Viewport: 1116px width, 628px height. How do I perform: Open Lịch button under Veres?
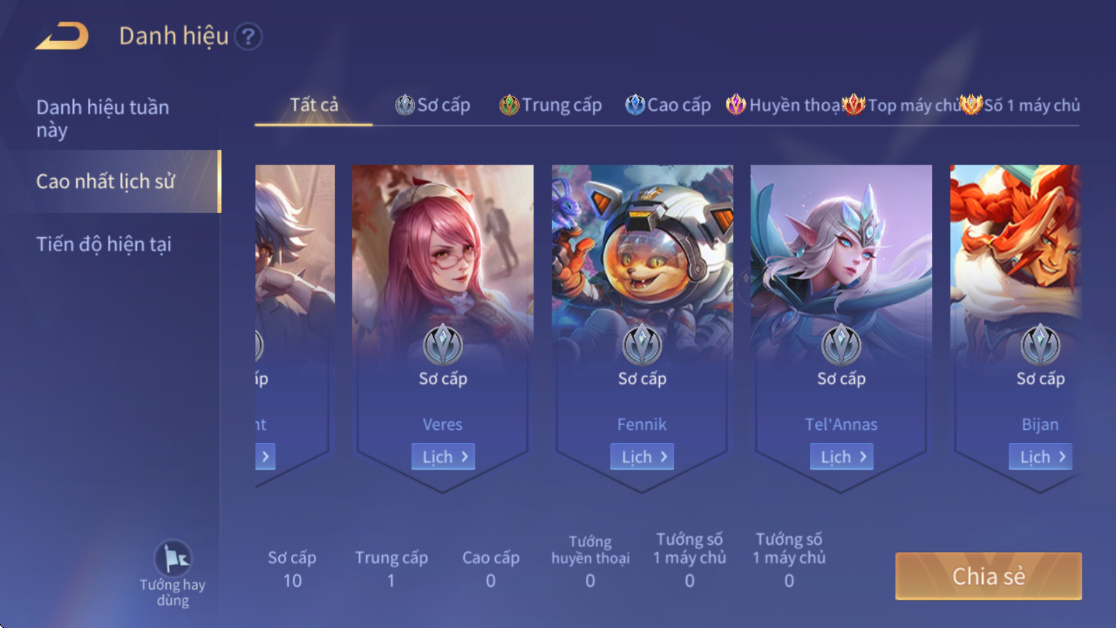click(x=442, y=457)
